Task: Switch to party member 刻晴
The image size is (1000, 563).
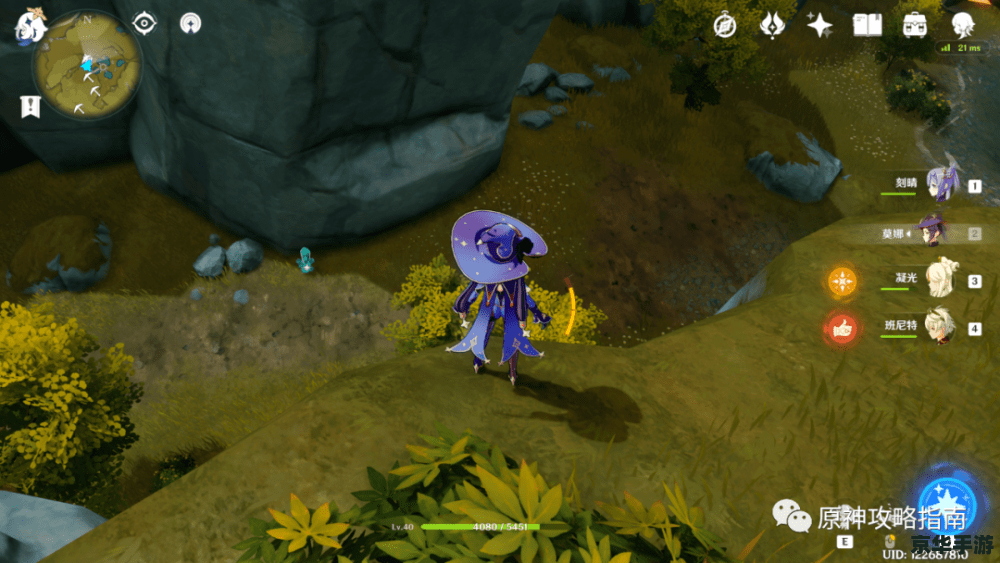Action: (x=940, y=184)
